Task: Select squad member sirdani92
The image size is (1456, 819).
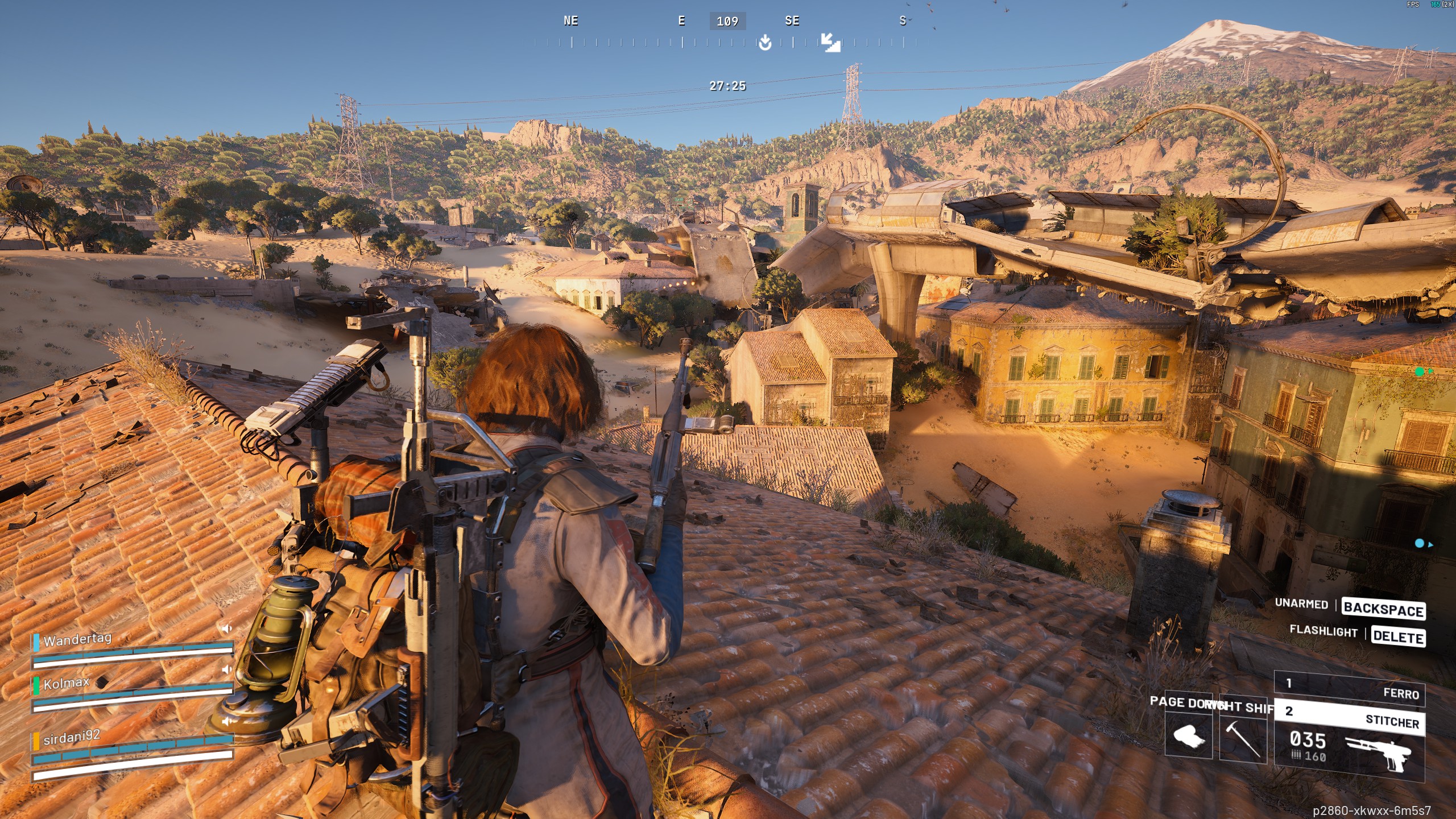Action: pyautogui.click(x=71, y=738)
